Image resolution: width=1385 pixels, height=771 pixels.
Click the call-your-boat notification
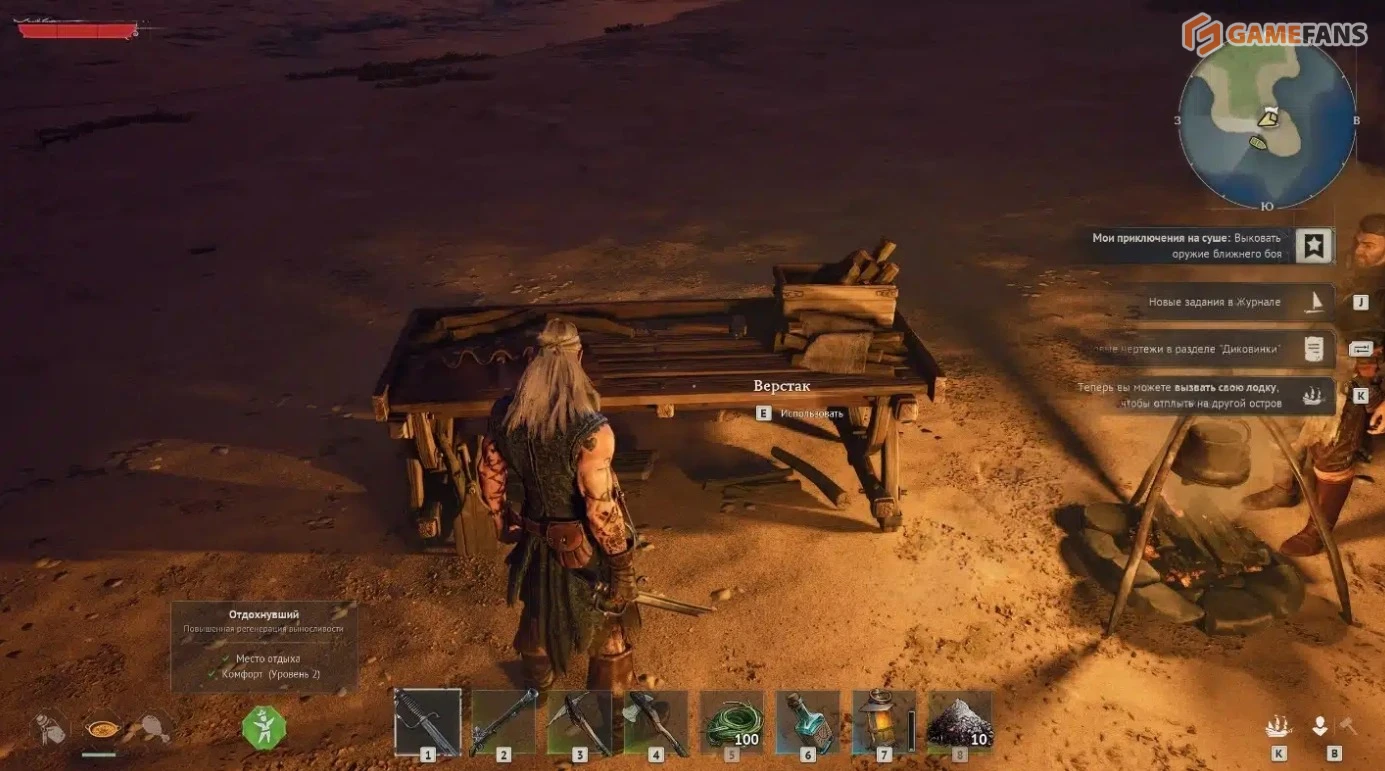1200,396
